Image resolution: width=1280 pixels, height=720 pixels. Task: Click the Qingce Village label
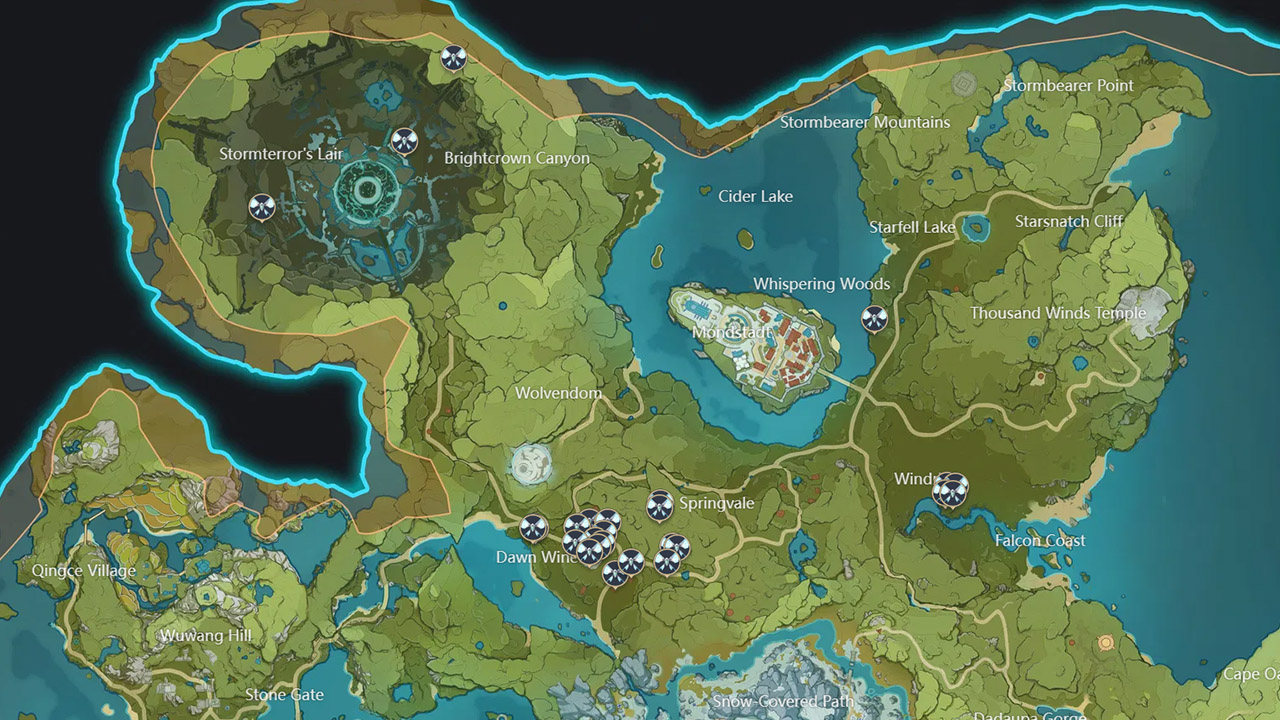click(x=85, y=570)
